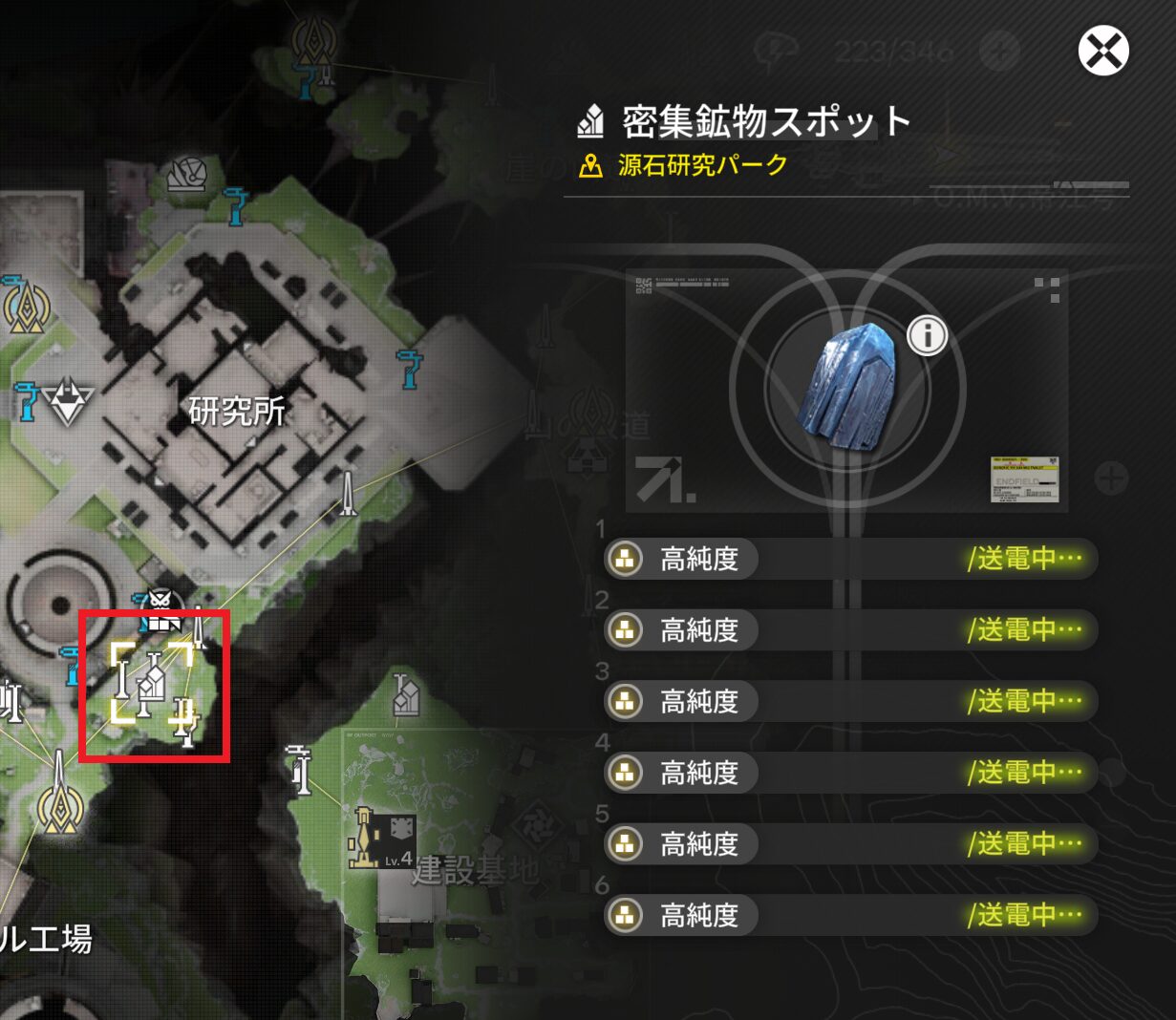
Task: Click the radar dish map marker
Action: click(x=186, y=174)
